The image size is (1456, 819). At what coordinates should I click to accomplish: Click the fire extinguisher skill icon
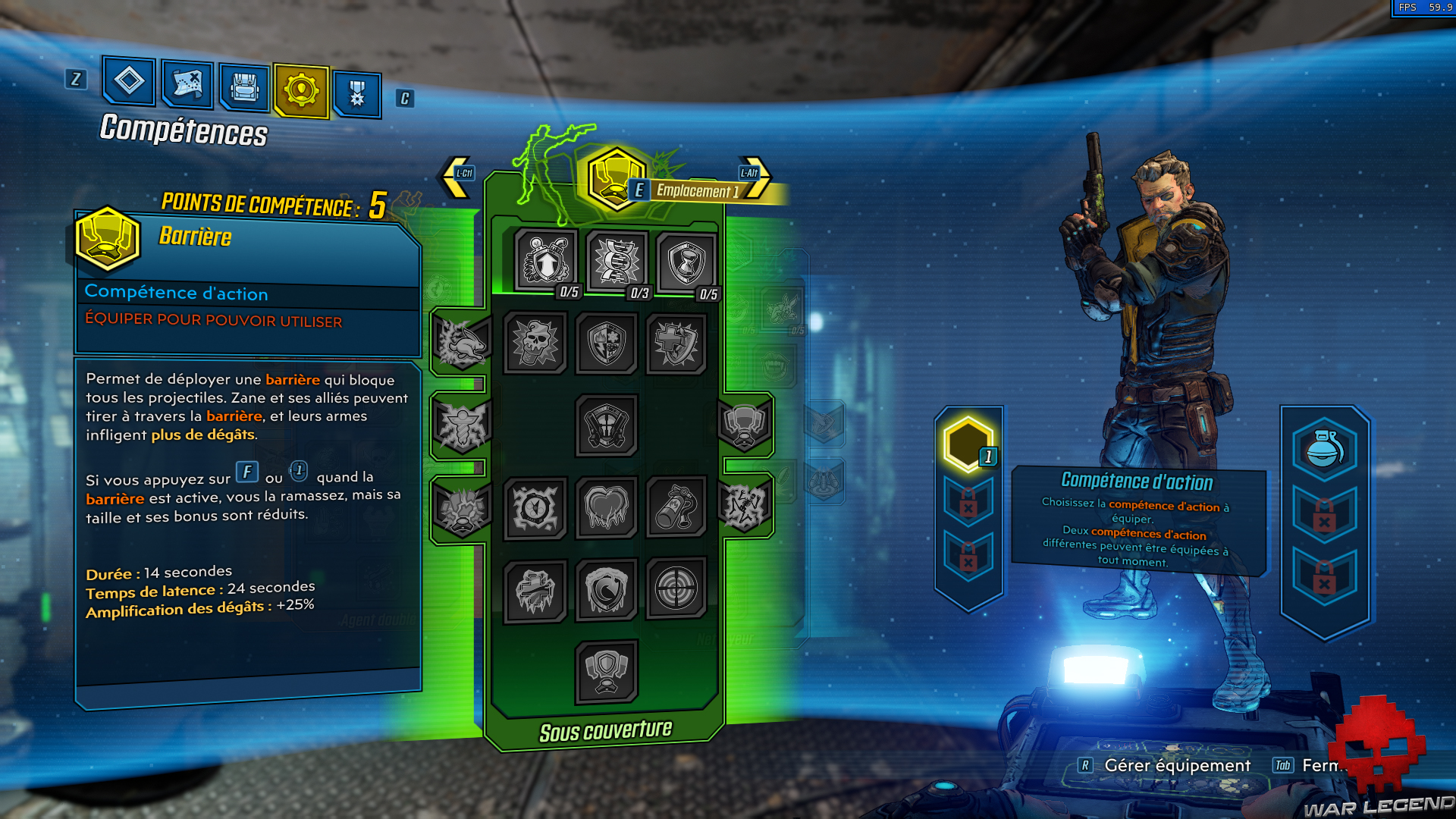676,509
